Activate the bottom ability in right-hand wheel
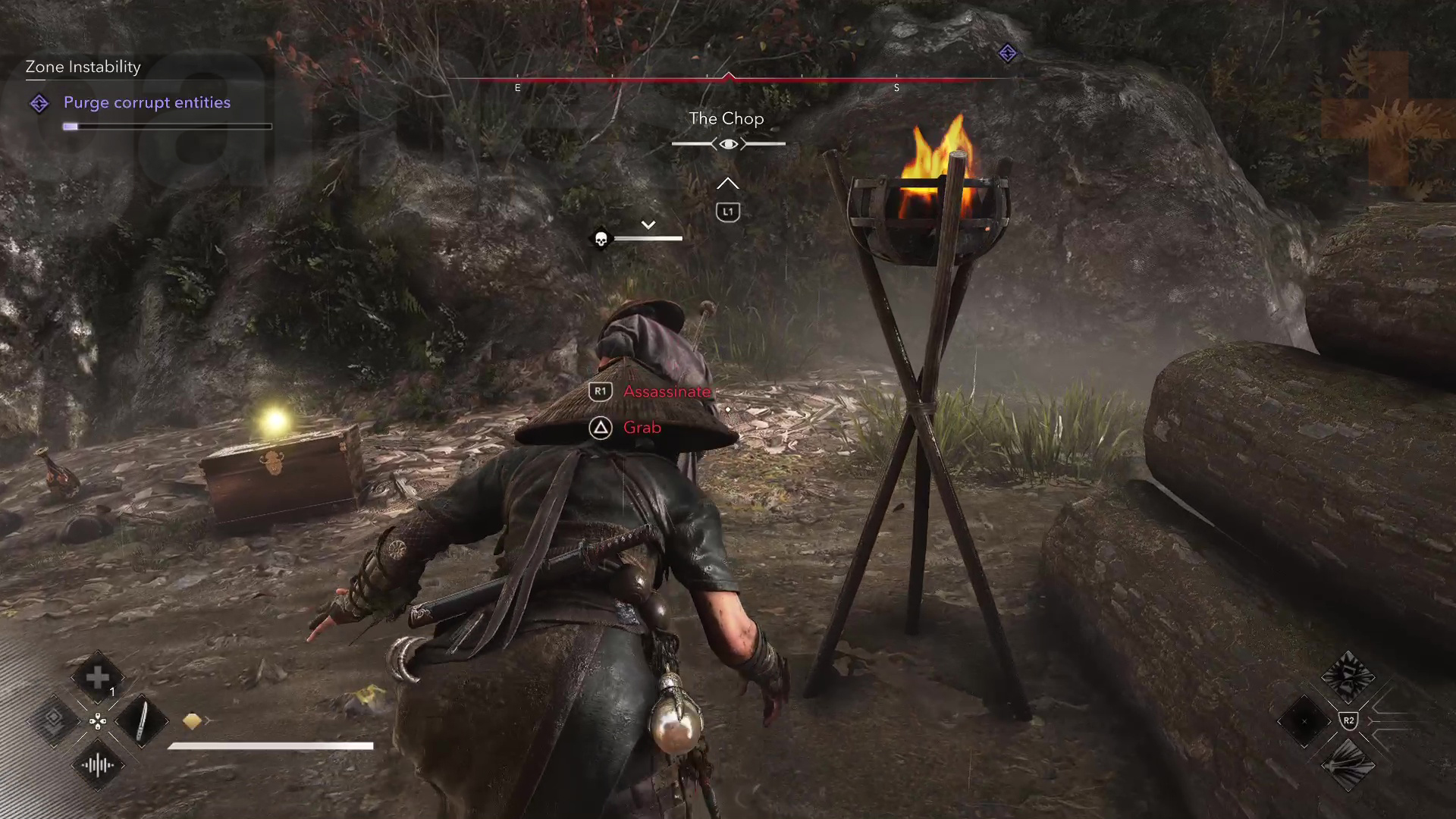The height and width of the screenshot is (819, 1456). [1348, 765]
